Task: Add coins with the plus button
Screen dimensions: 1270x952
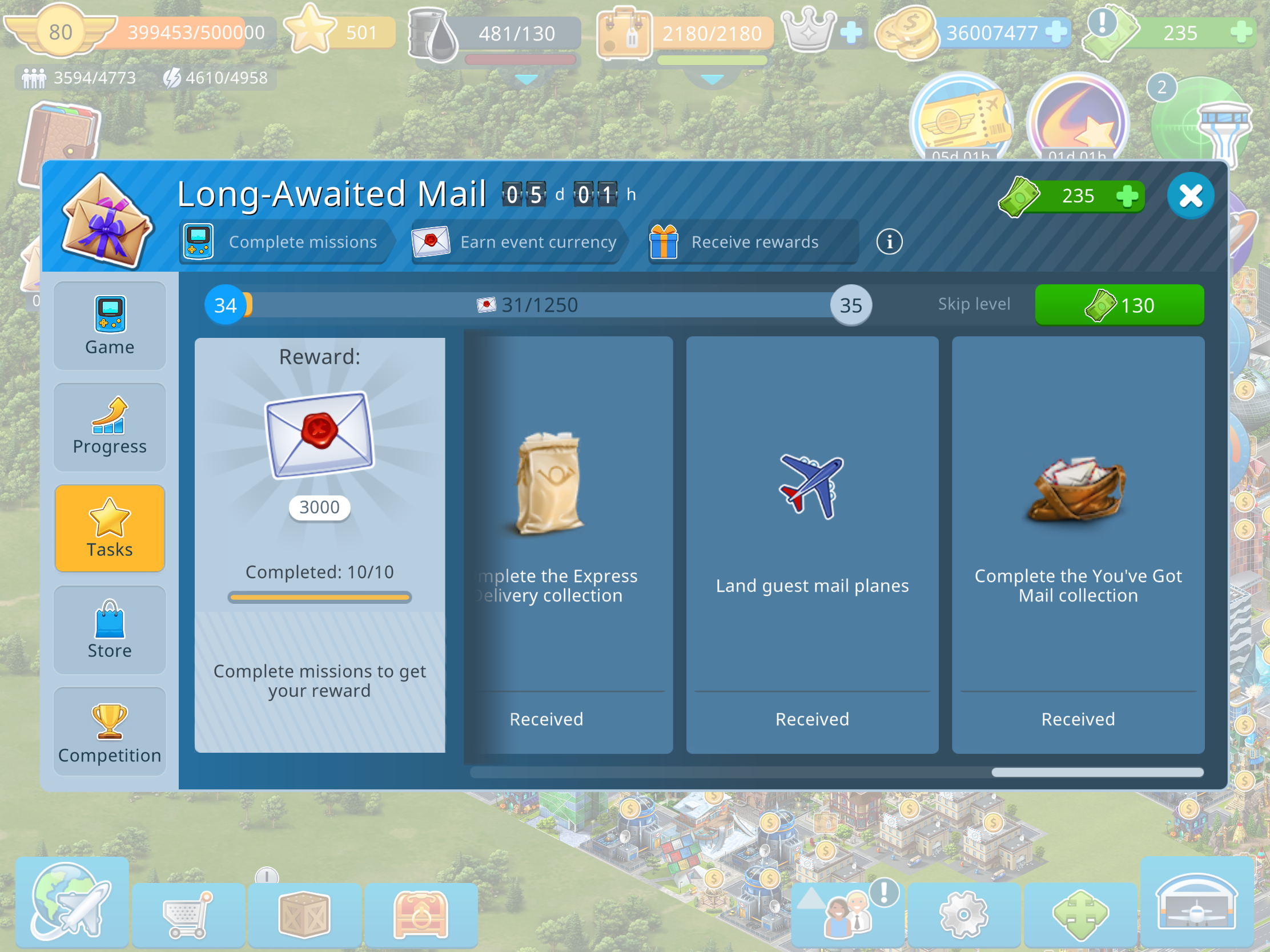Action: coord(1055,32)
